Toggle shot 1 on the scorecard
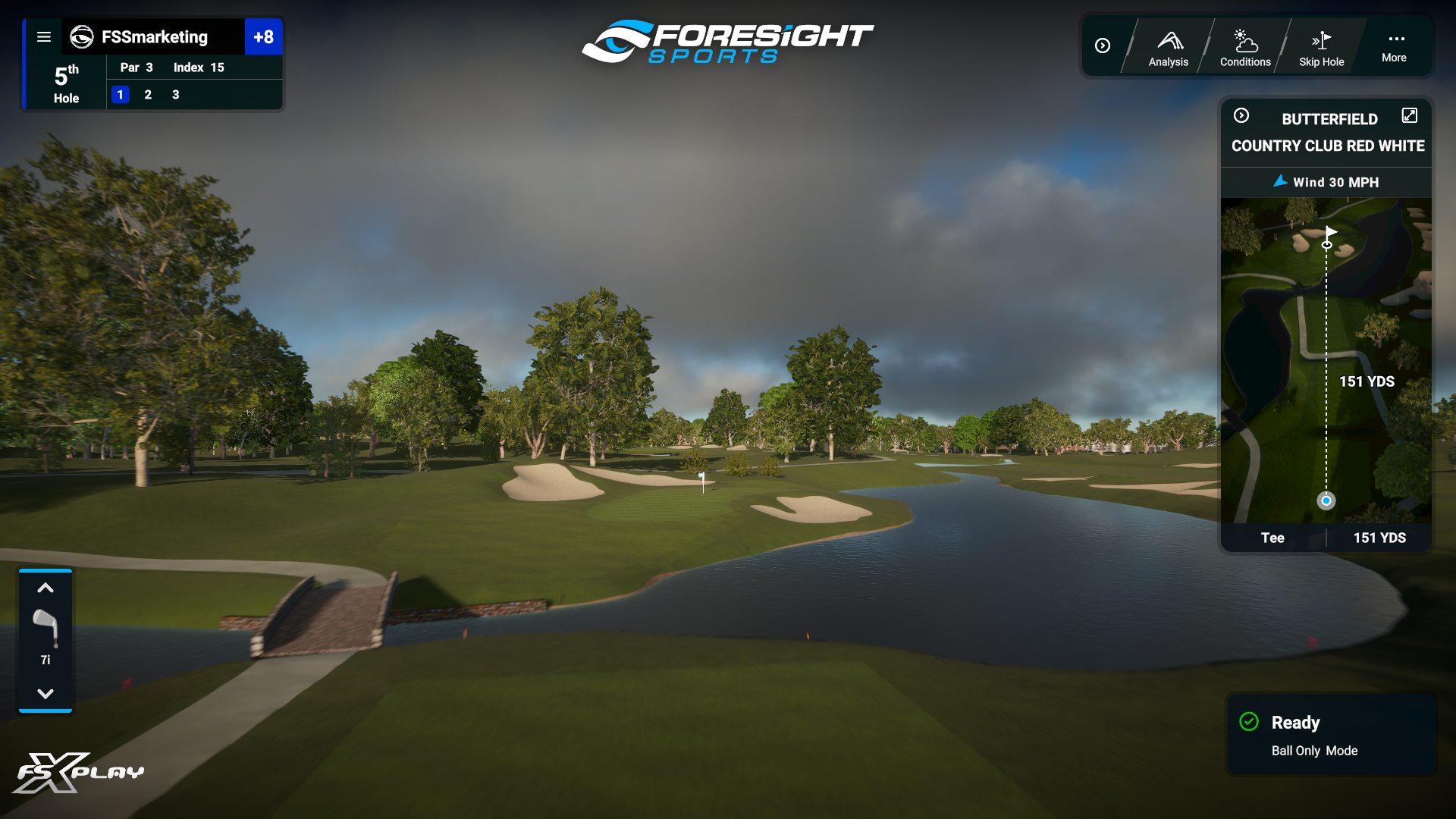Screen dimensions: 1456x819 tap(121, 95)
